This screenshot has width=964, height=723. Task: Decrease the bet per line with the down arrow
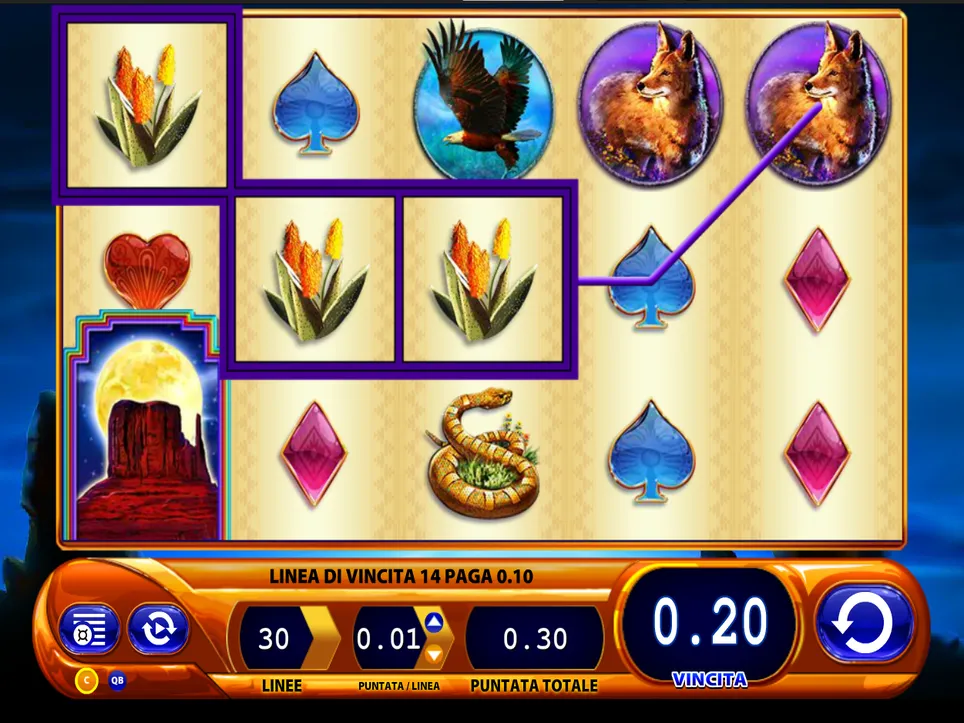(434, 654)
